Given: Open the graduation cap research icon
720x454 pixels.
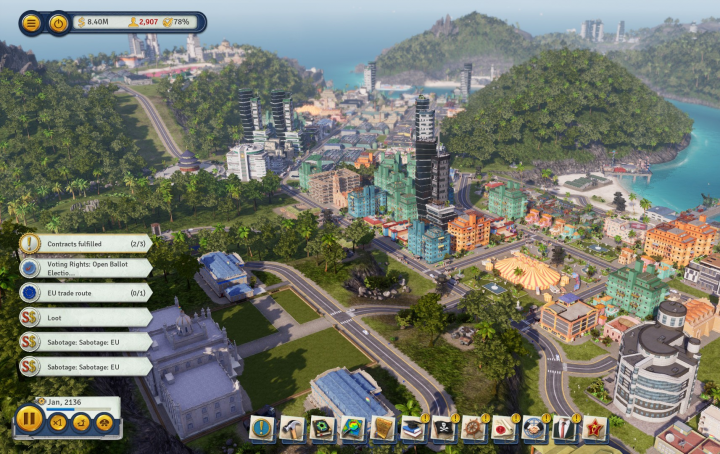Looking at the screenshot, I should click(x=413, y=428).
